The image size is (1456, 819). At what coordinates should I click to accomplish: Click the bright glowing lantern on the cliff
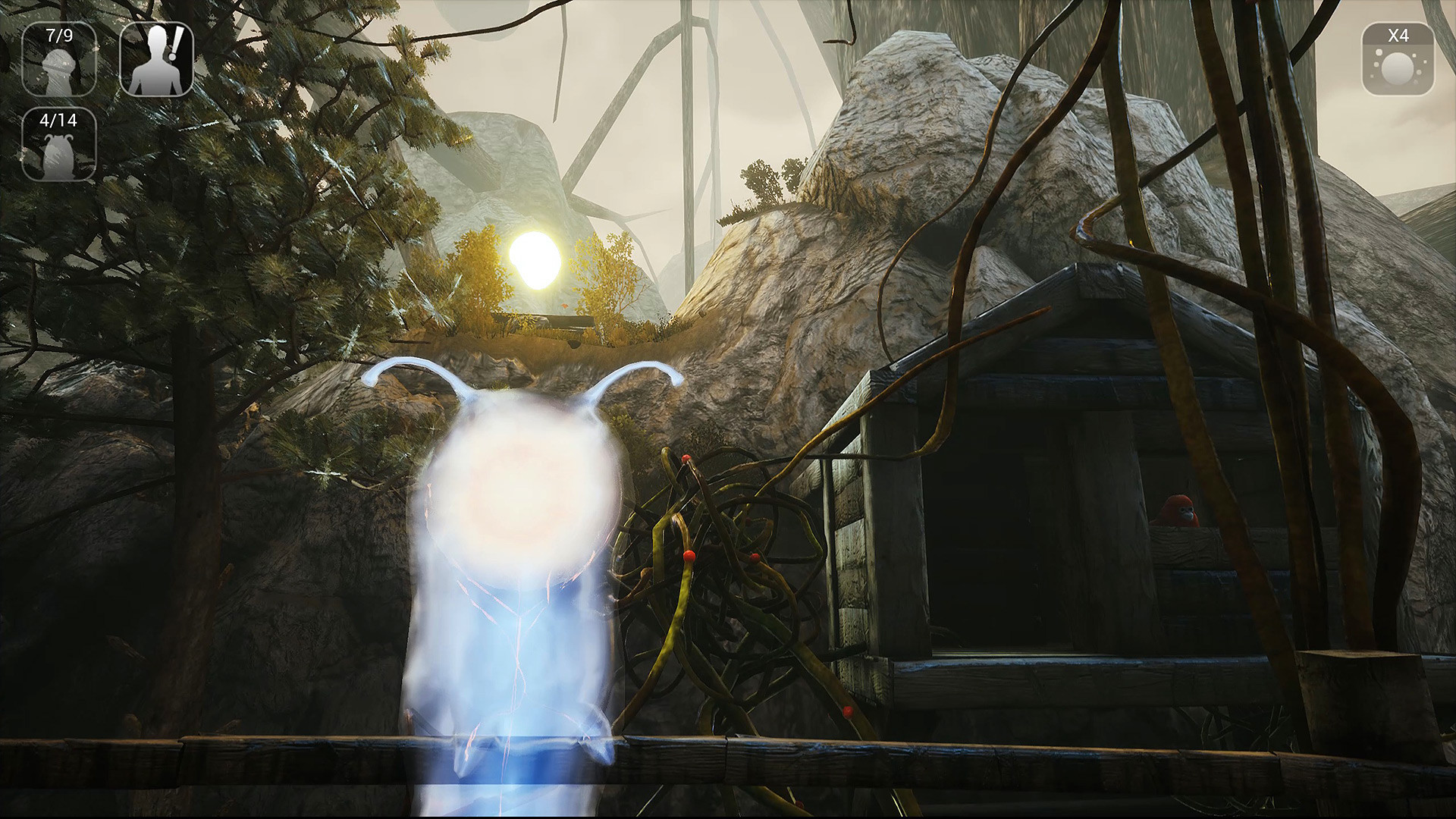[x=535, y=258]
